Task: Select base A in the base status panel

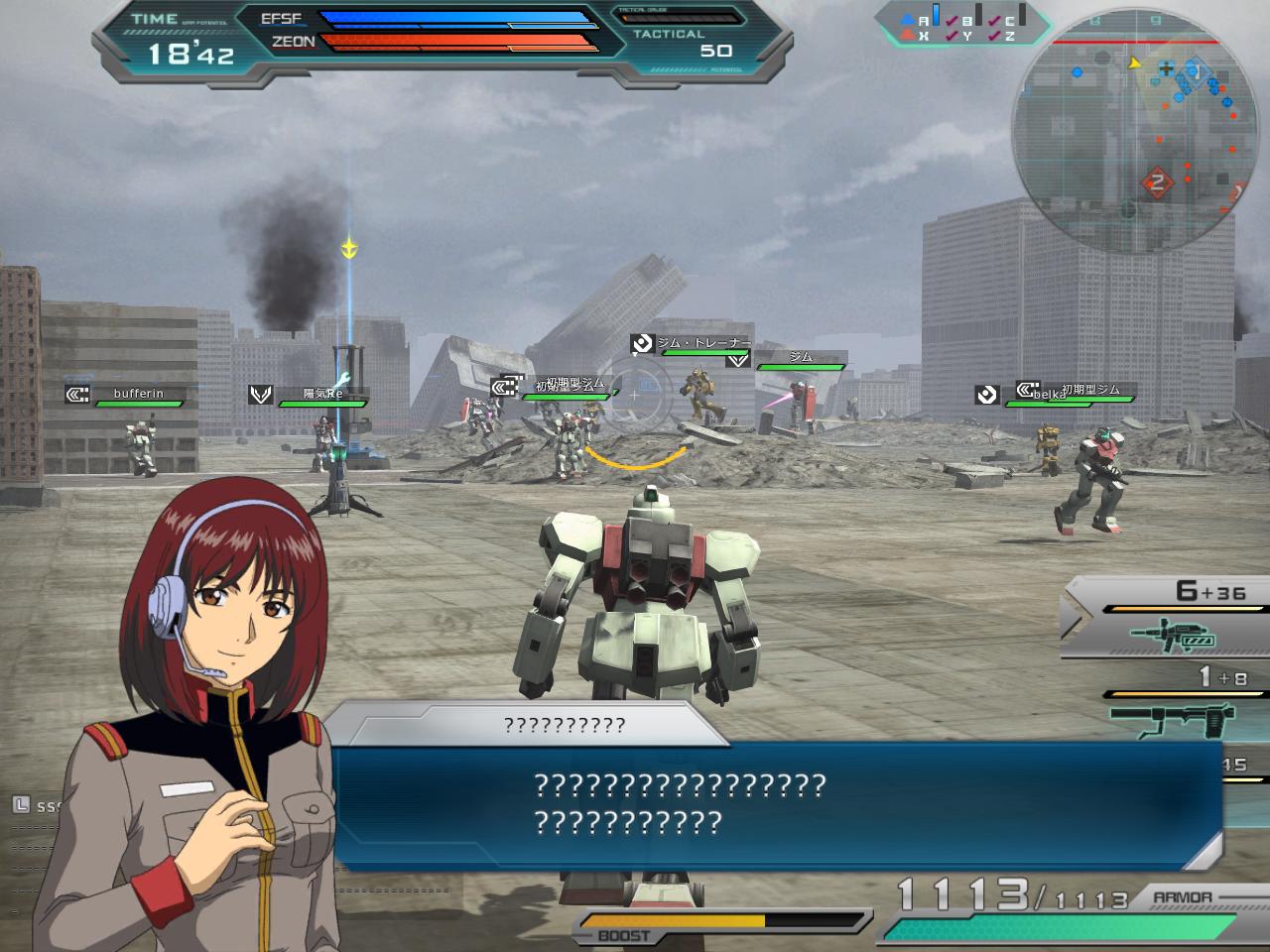Action: pos(916,20)
